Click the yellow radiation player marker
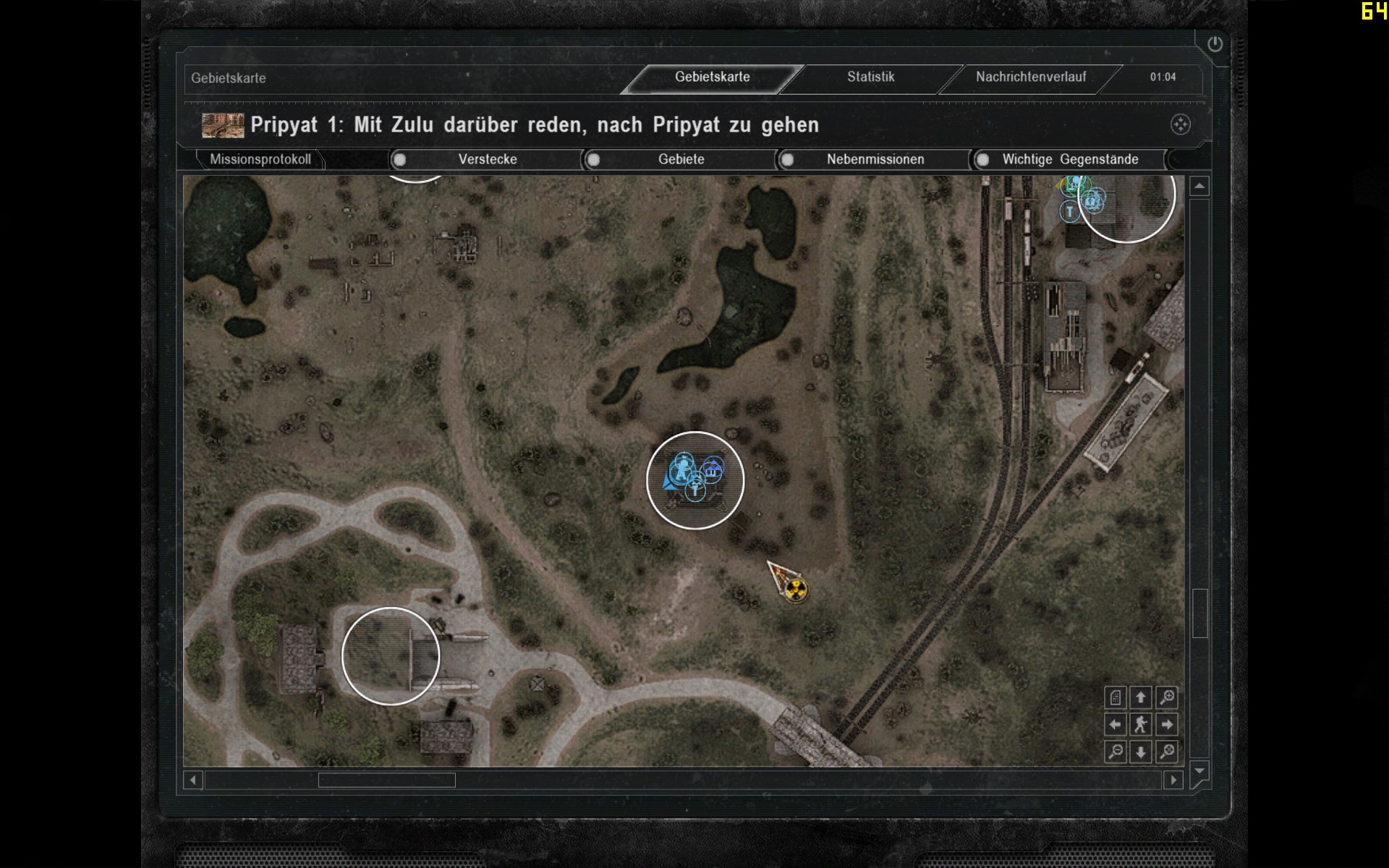Screen dimensions: 1389x868 coord(795,590)
